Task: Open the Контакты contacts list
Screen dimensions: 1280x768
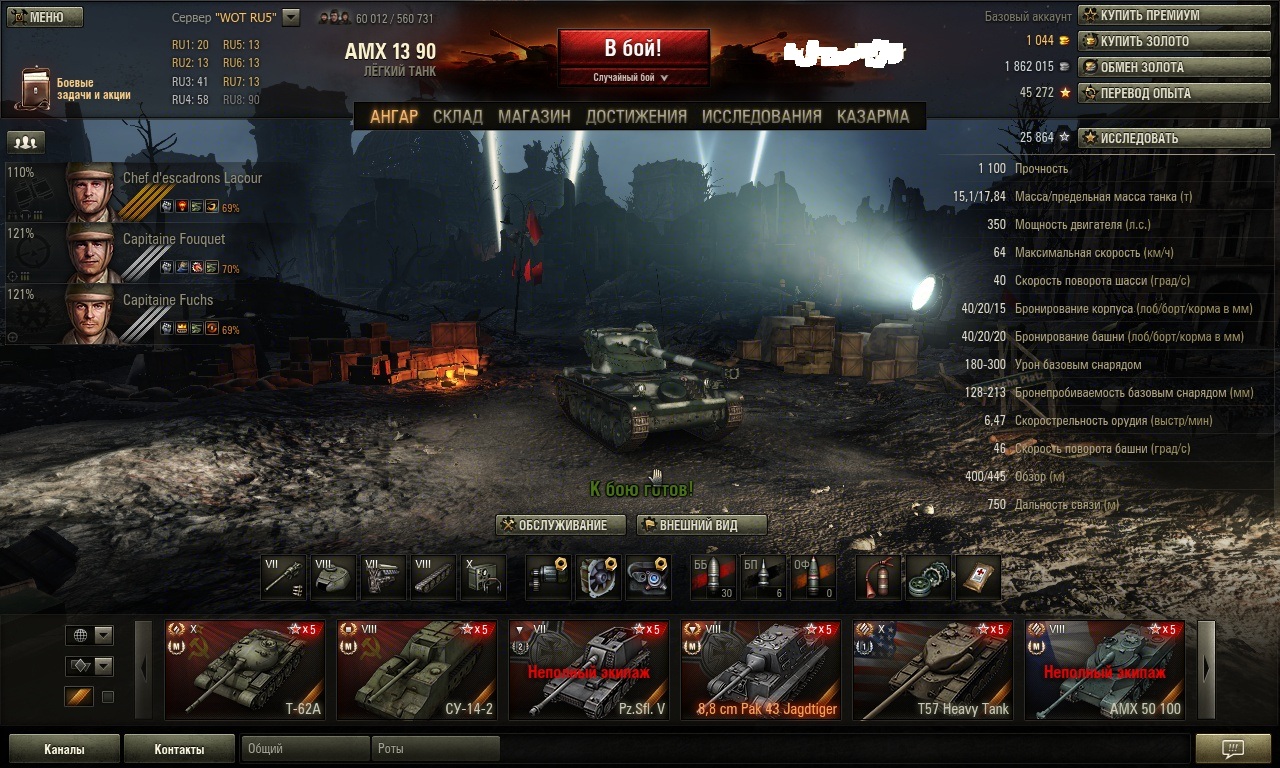Action: [179, 749]
